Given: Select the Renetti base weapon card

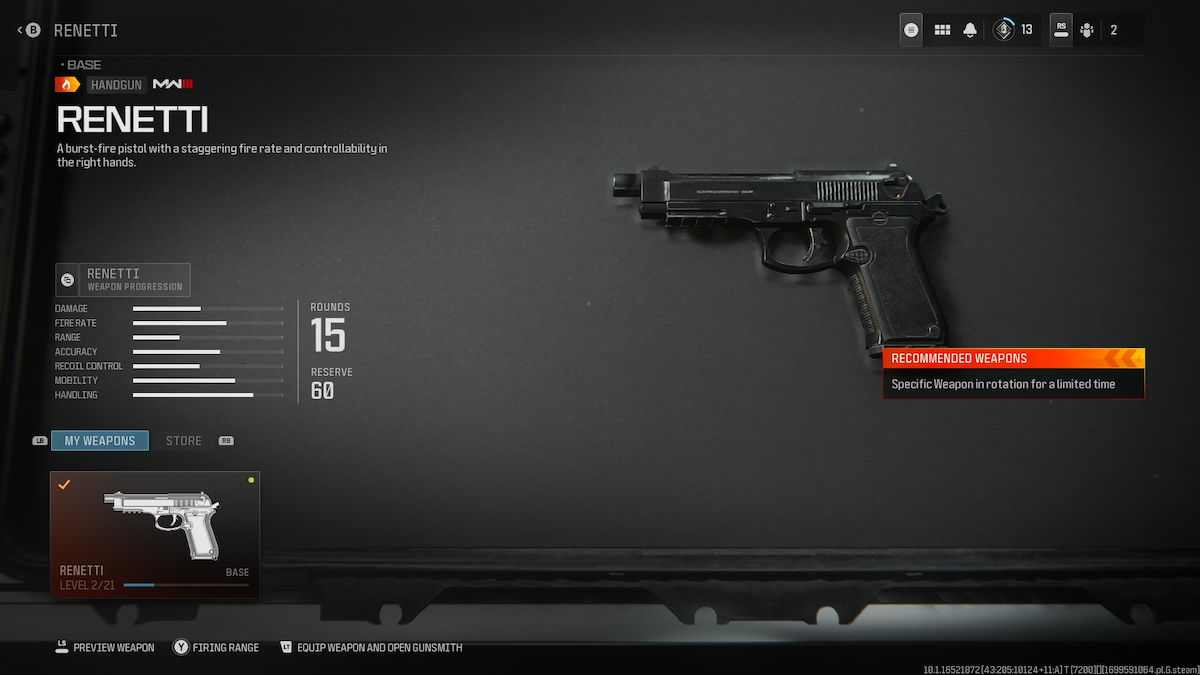Looking at the screenshot, I should tap(155, 534).
